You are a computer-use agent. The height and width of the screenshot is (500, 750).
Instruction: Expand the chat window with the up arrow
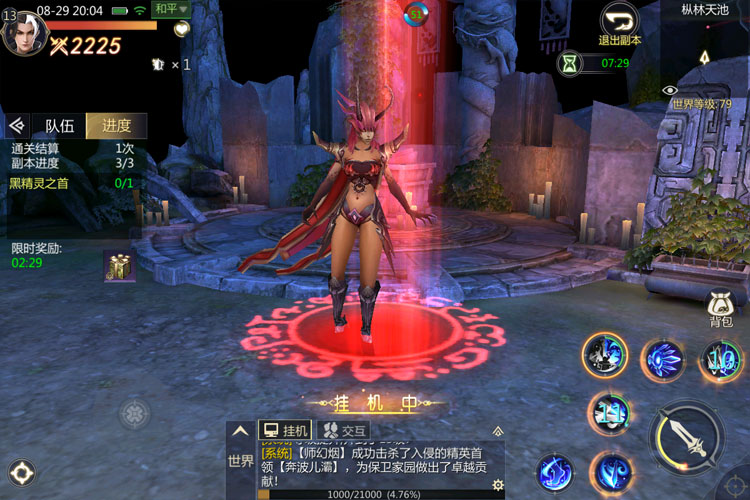point(241,430)
